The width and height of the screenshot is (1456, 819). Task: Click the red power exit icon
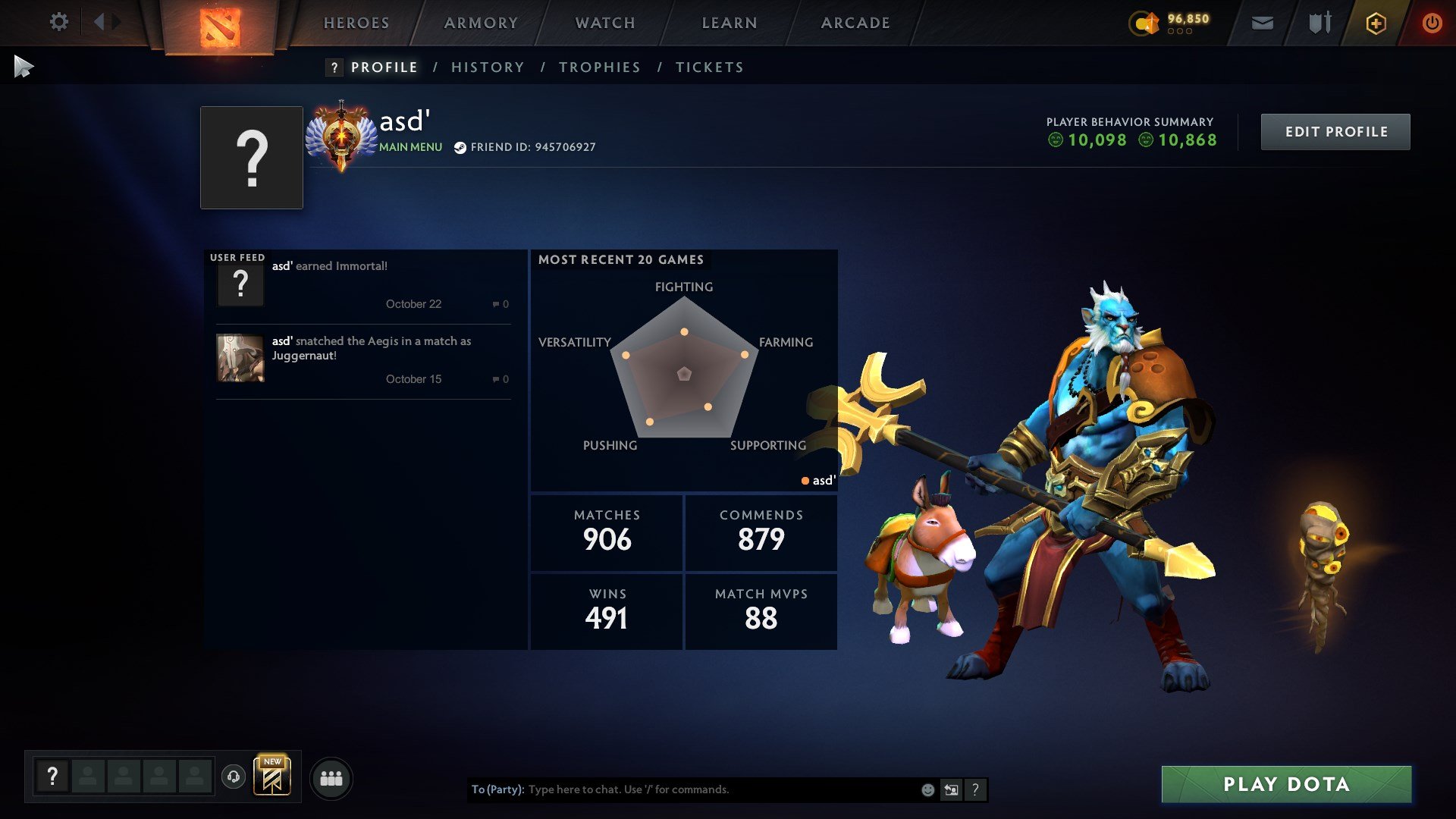tap(1432, 23)
